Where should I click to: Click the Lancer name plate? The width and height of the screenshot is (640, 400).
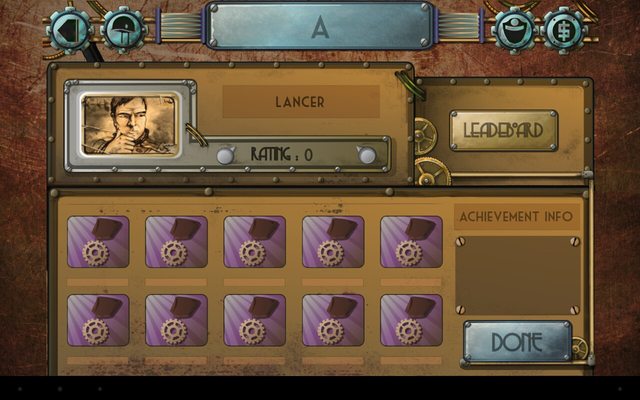(300, 102)
